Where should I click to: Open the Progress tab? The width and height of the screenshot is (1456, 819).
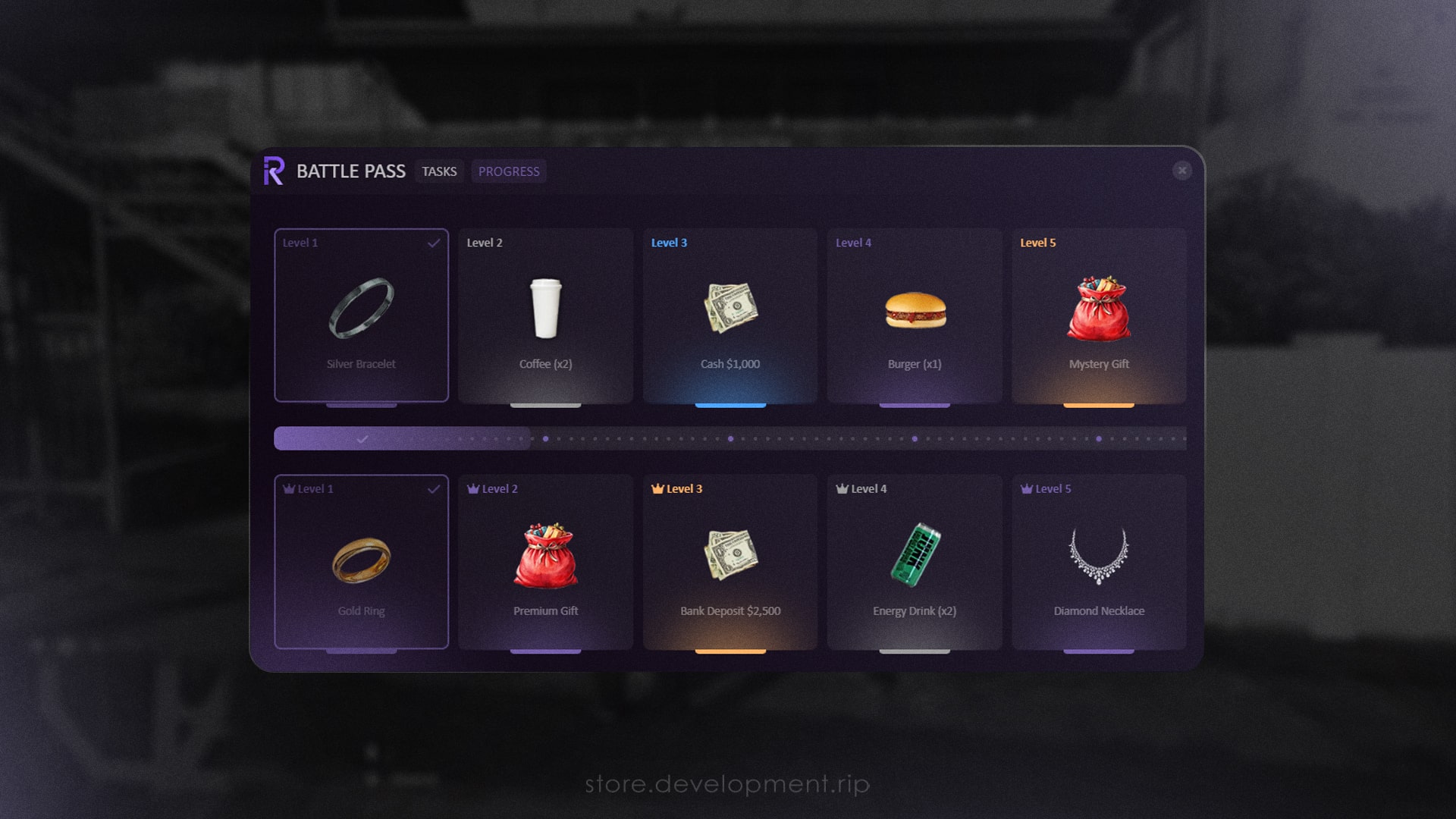pyautogui.click(x=509, y=171)
